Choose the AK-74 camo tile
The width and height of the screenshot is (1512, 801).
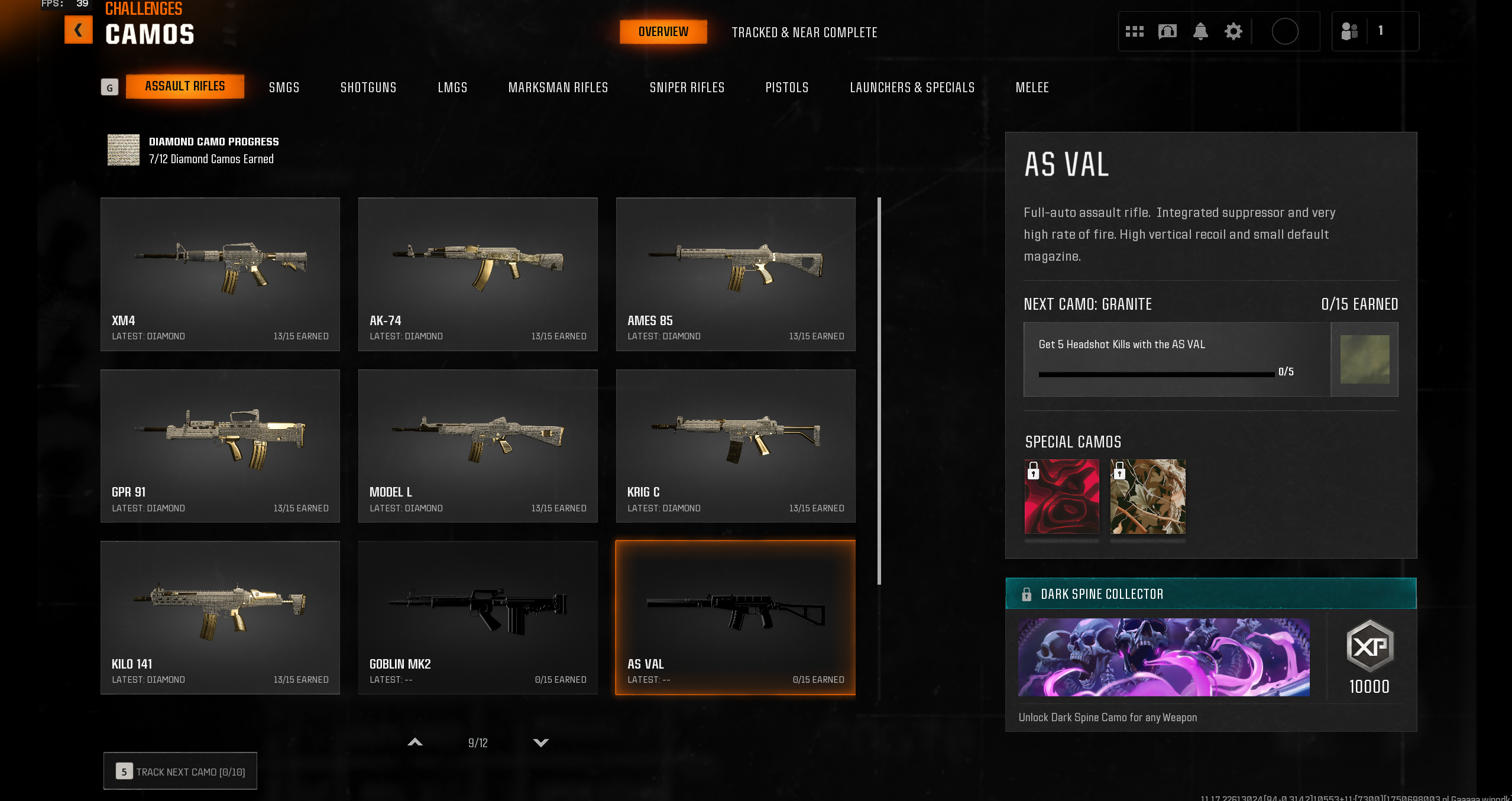(x=478, y=274)
